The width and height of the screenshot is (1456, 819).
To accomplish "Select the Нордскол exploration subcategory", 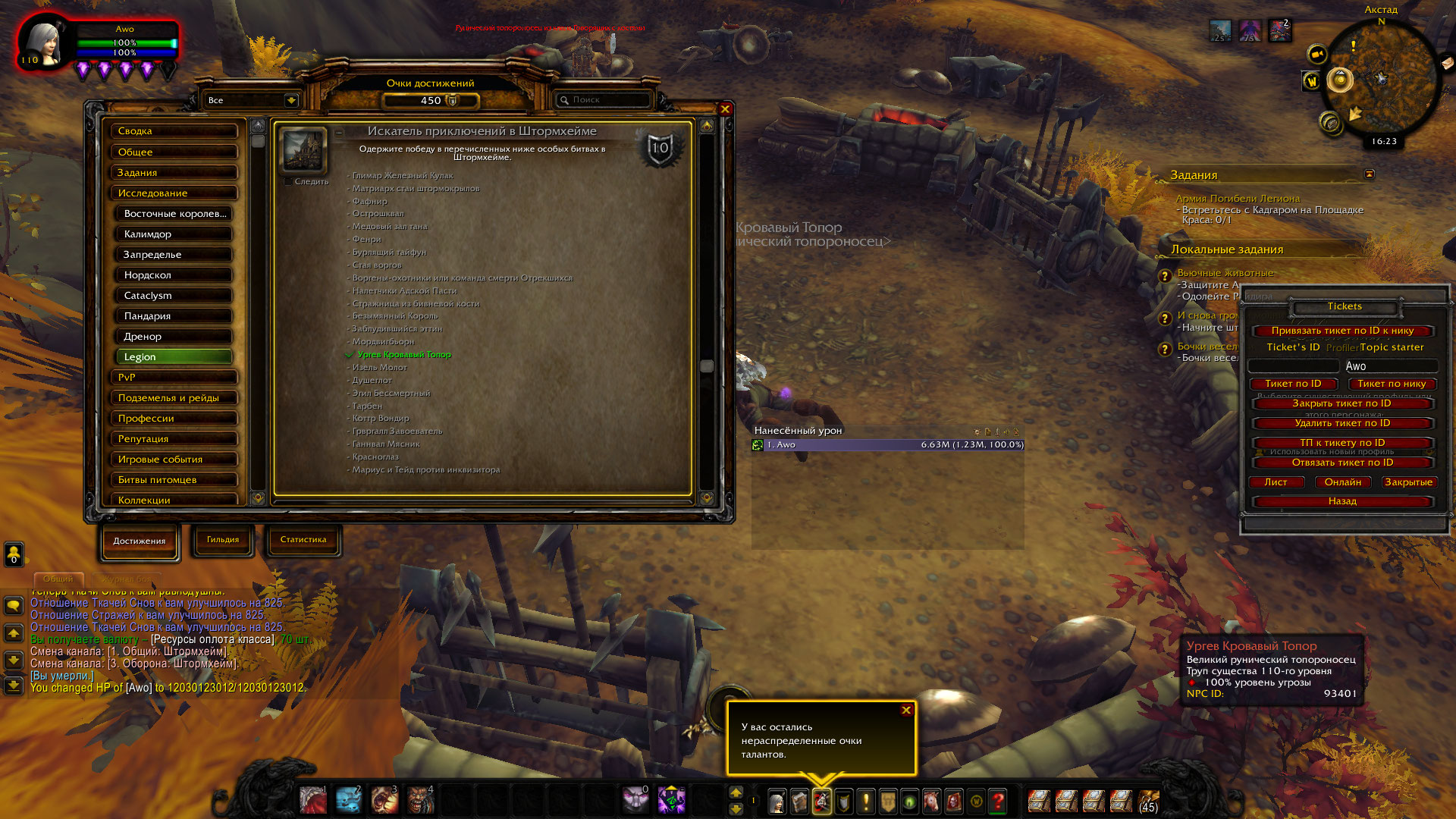I will [174, 275].
